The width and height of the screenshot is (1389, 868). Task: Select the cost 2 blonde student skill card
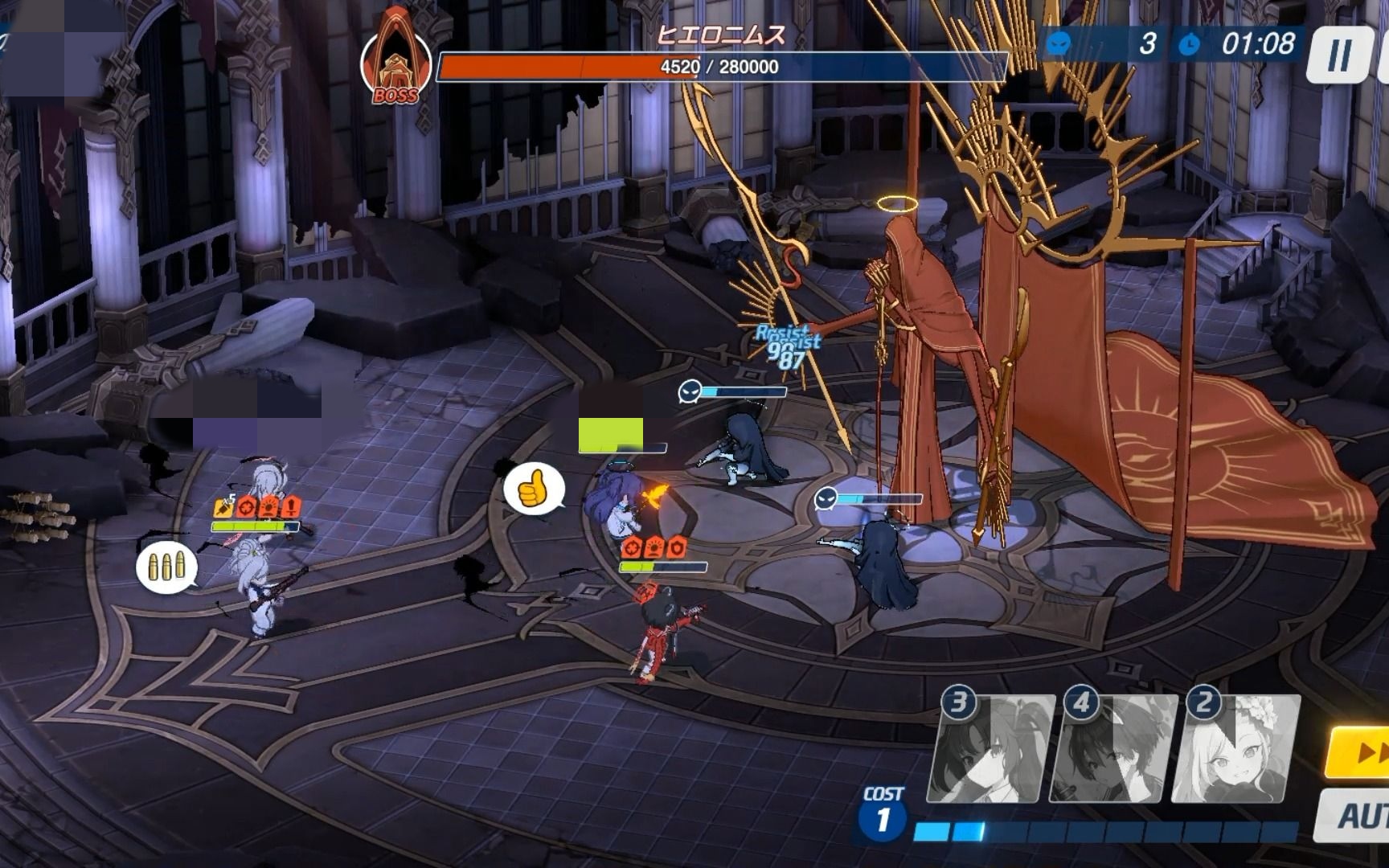pos(1238,751)
